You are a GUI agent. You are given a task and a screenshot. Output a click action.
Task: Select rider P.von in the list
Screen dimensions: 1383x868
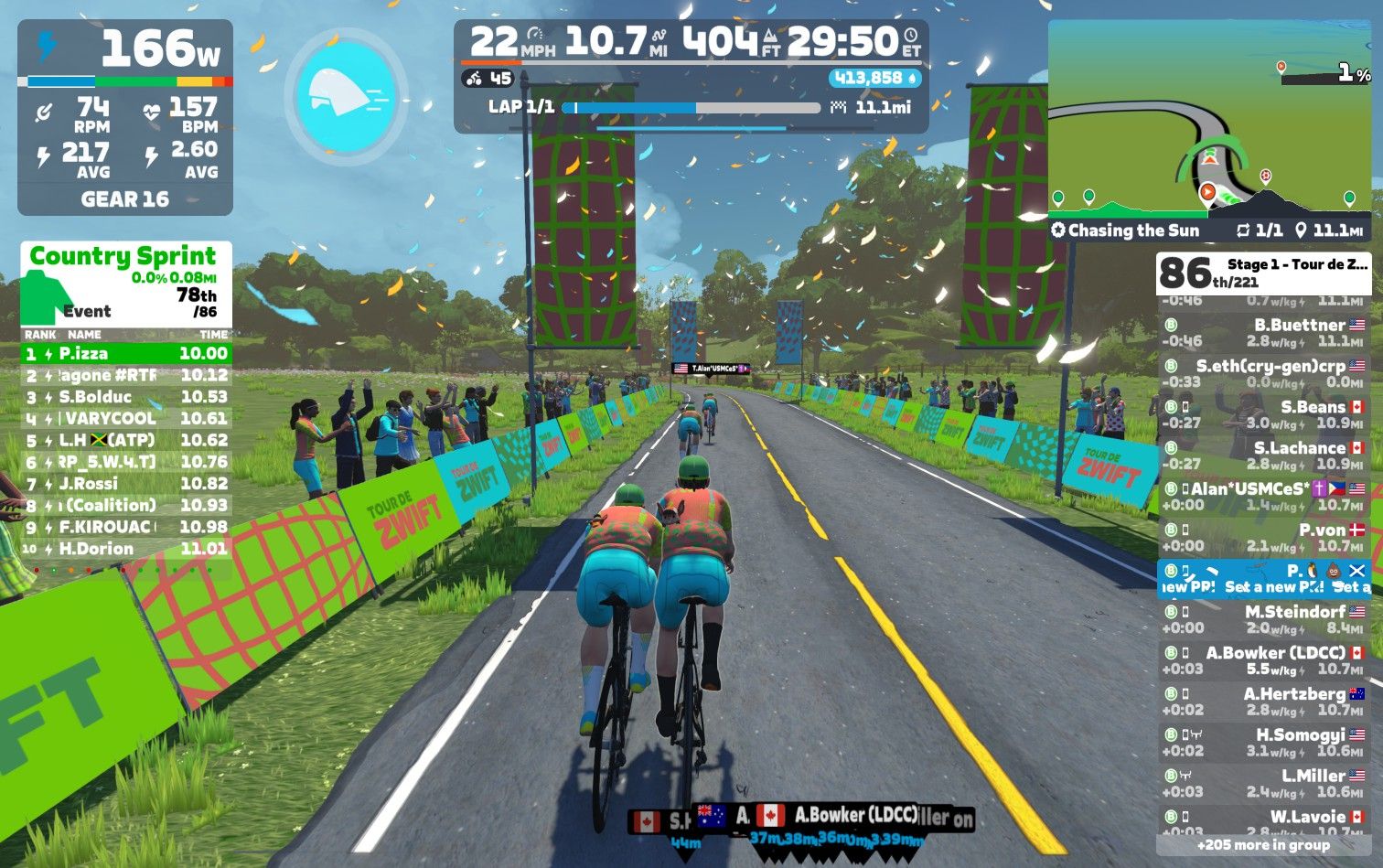(x=1264, y=538)
